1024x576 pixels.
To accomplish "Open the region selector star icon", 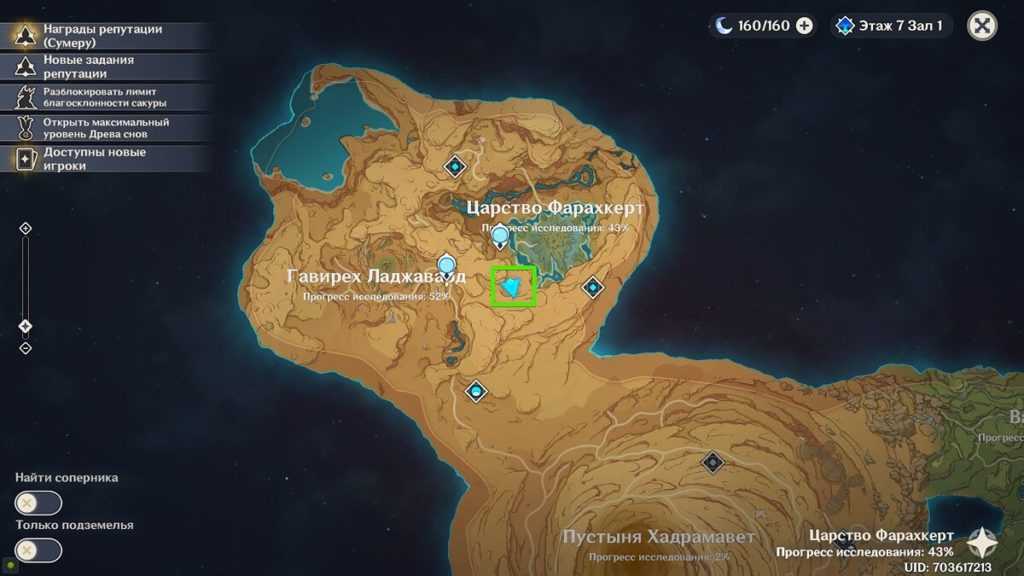I will (982, 543).
